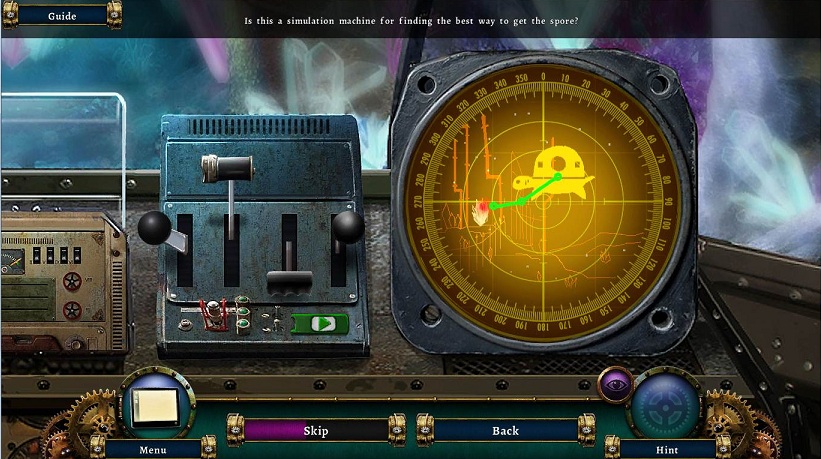Use the Hint button
This screenshot has height=459, width=821.
pos(666,449)
